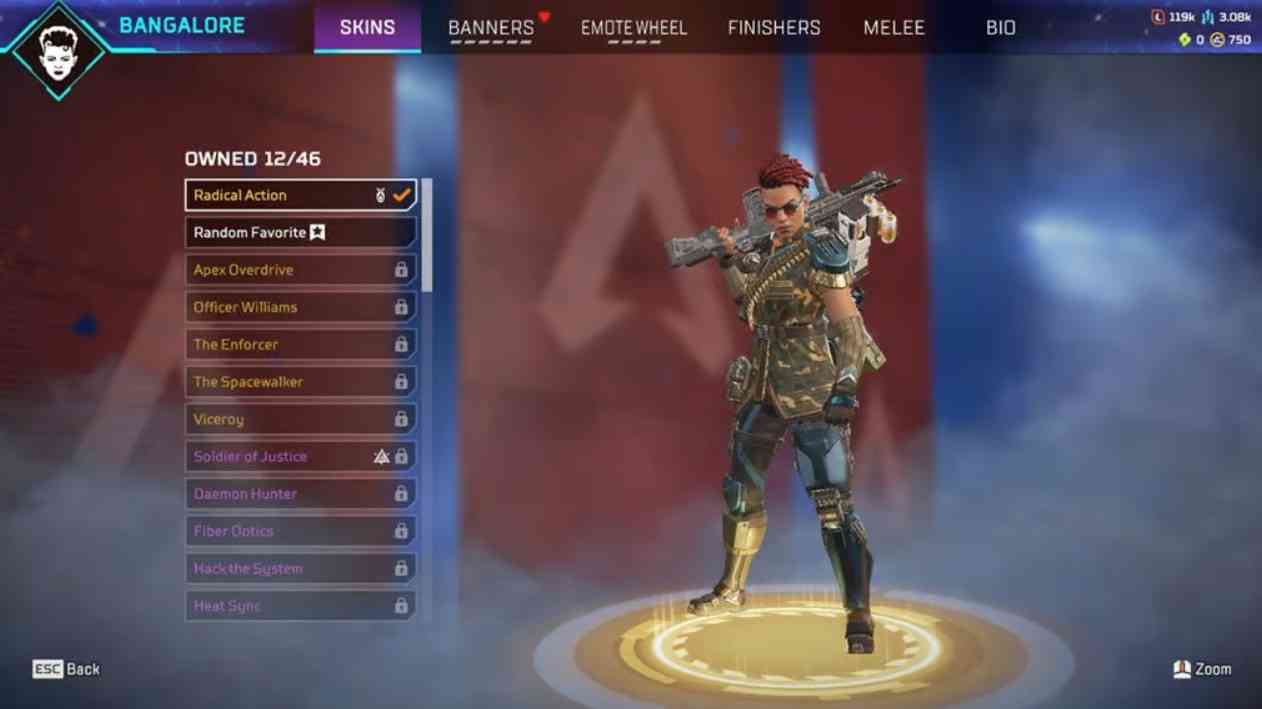This screenshot has width=1262, height=709.
Task: Click the Back button
Action: pos(67,669)
